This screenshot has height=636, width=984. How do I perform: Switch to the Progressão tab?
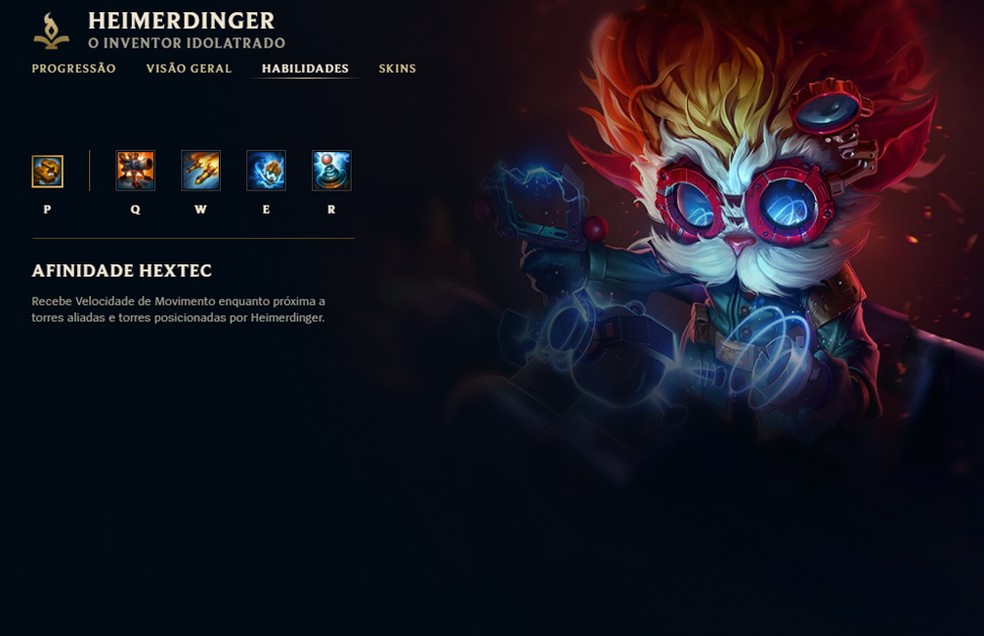click(x=74, y=69)
